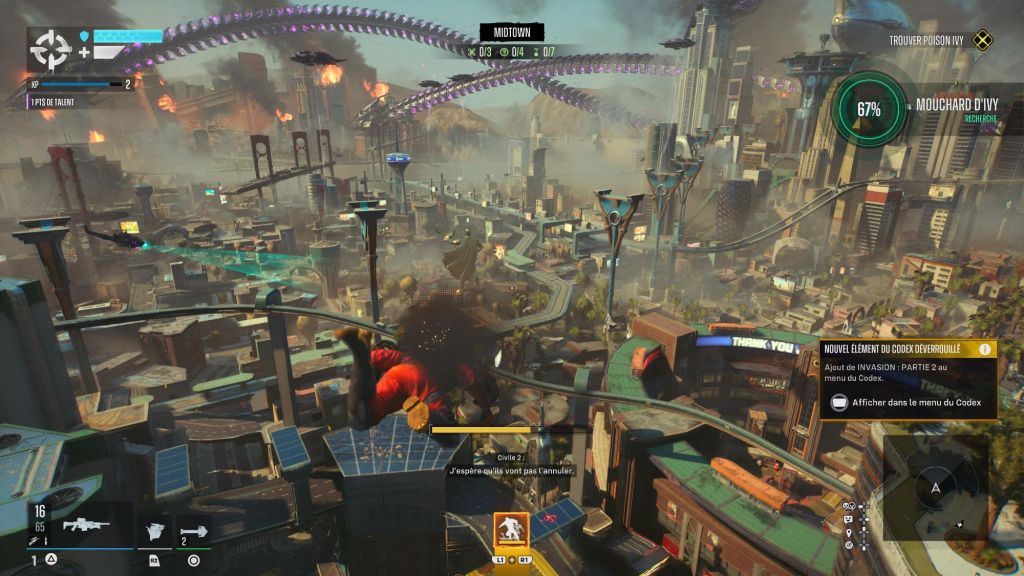Show the new entry in the Codex menu

[x=905, y=403]
